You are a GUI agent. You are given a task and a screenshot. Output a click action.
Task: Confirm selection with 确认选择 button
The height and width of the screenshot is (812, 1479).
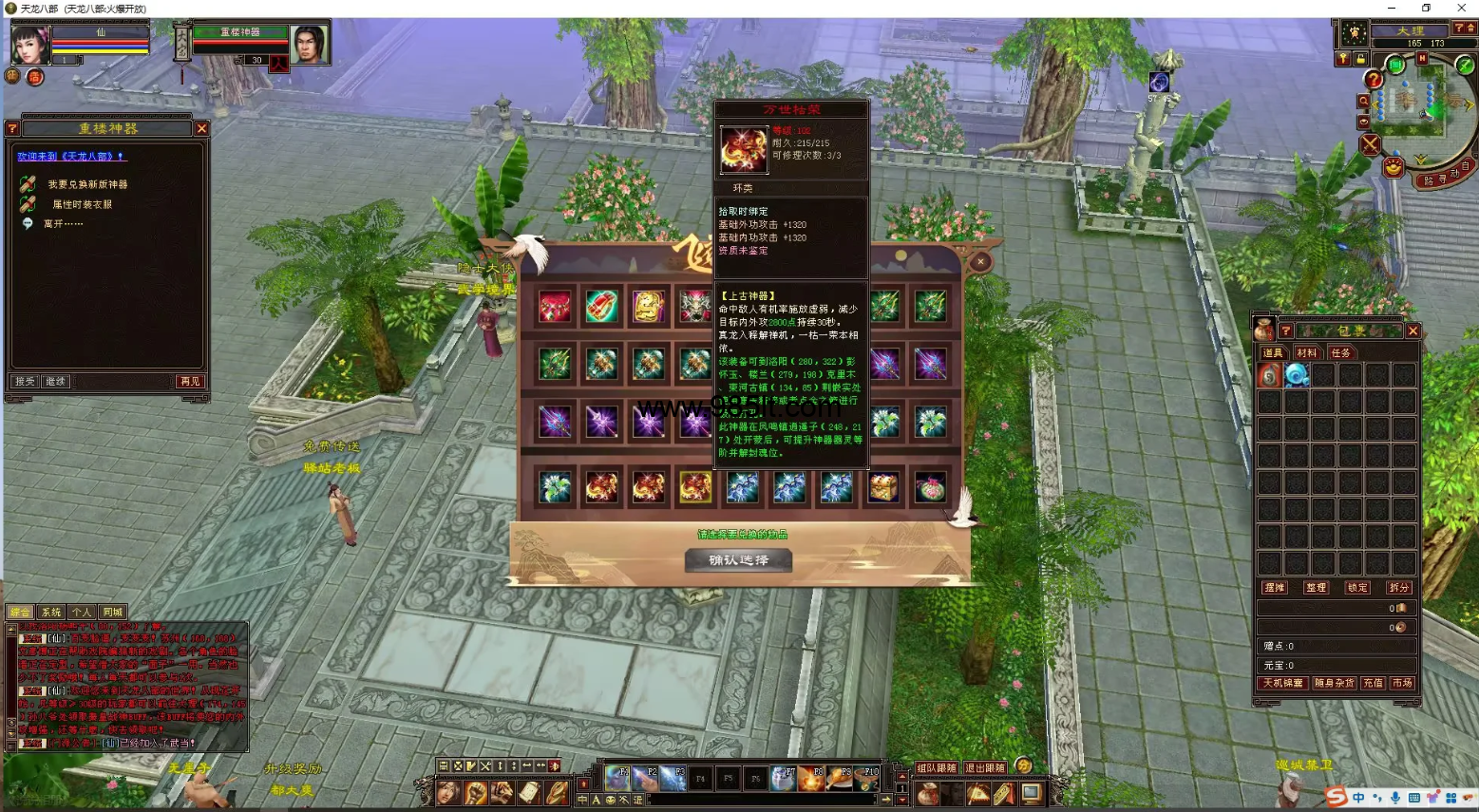(x=738, y=560)
